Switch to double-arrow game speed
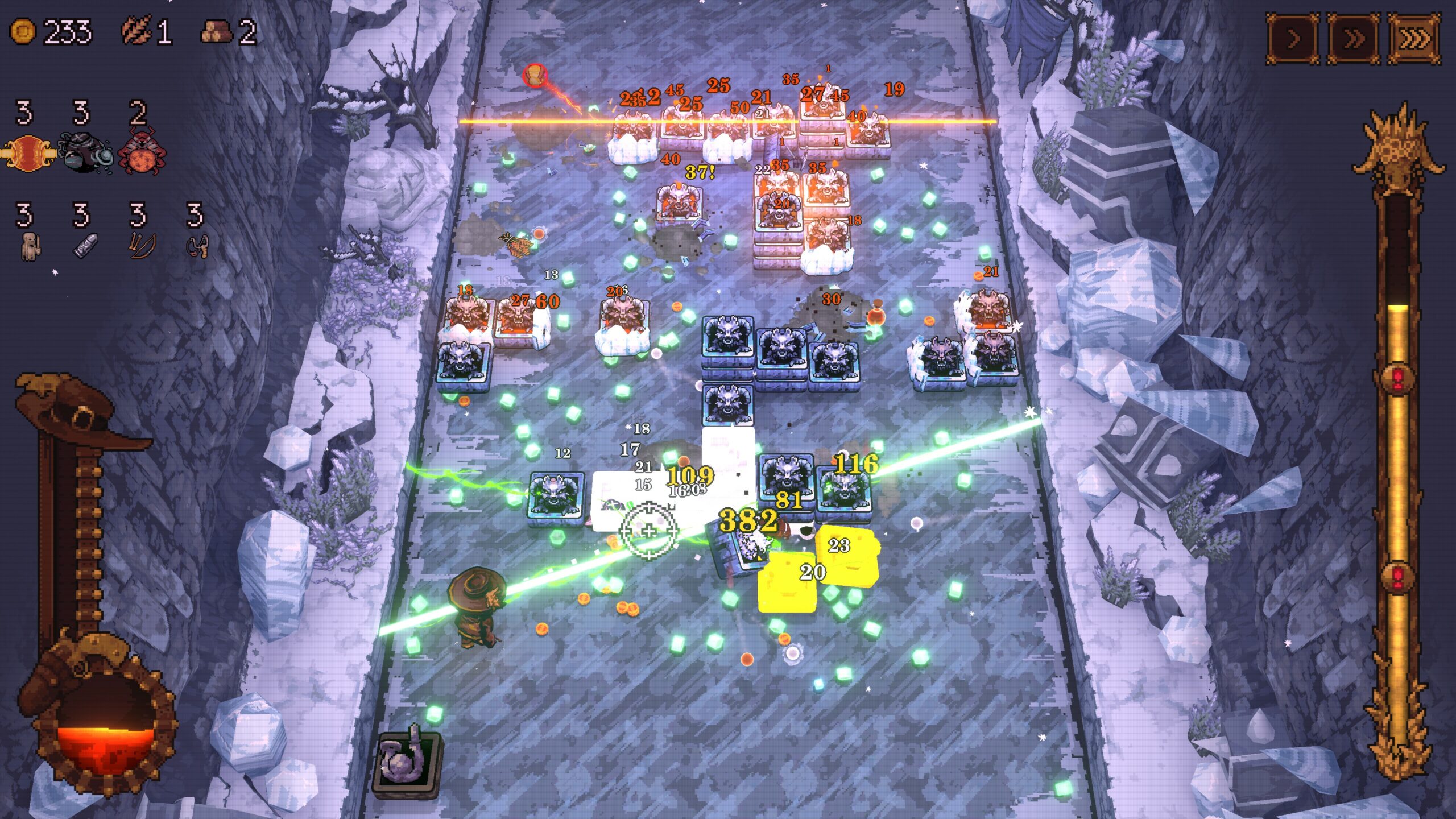 (x=1354, y=39)
